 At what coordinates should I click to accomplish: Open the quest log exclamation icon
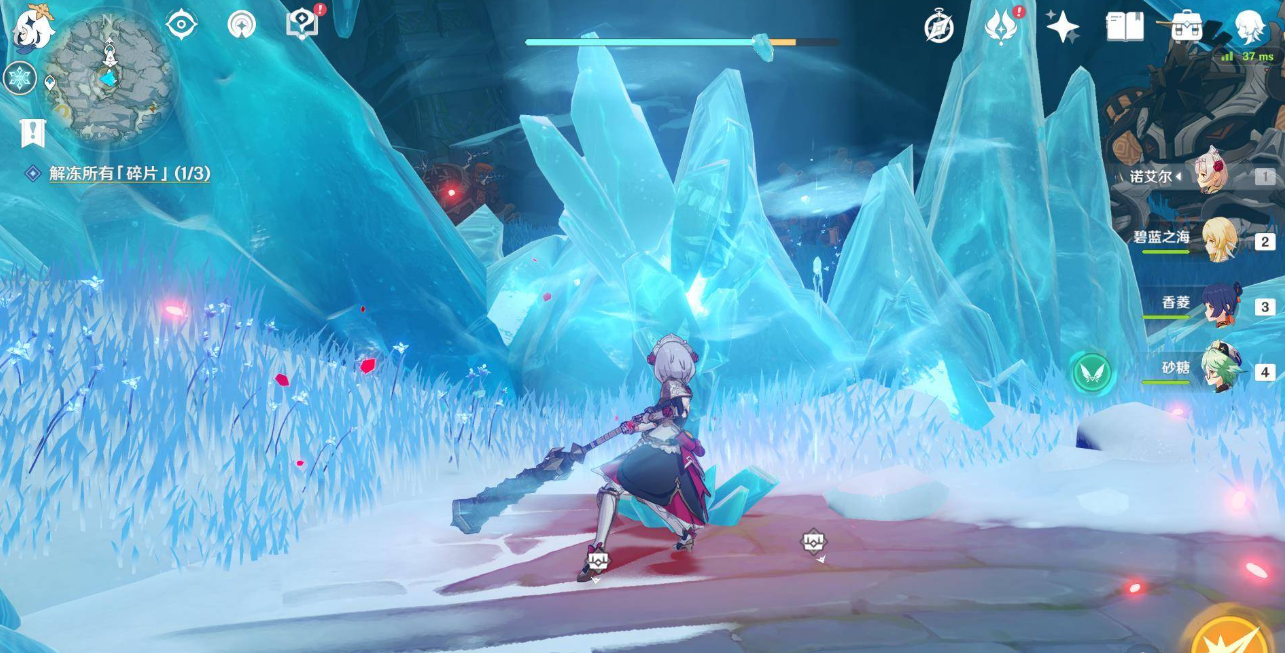pos(33,132)
